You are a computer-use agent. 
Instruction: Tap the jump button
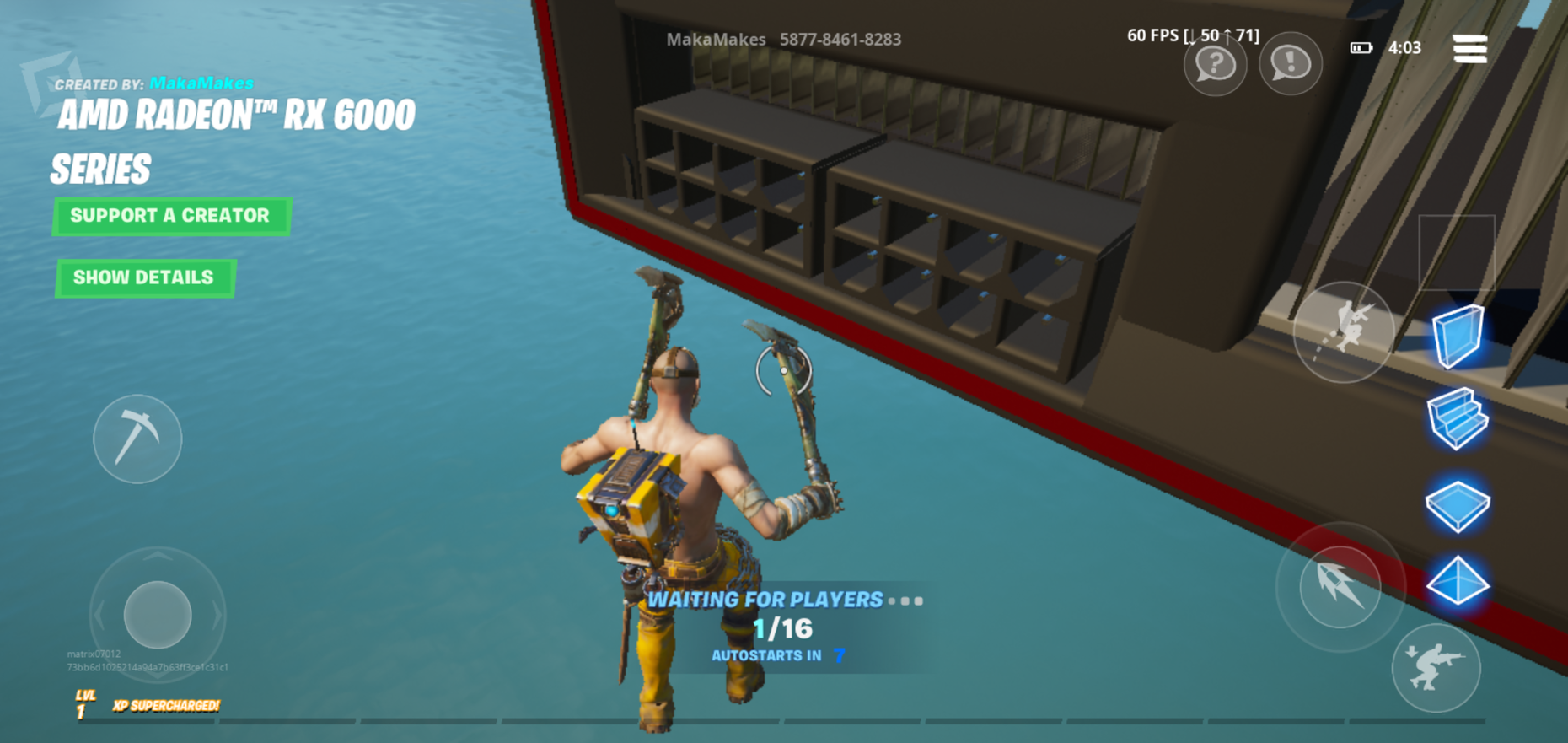1340,587
